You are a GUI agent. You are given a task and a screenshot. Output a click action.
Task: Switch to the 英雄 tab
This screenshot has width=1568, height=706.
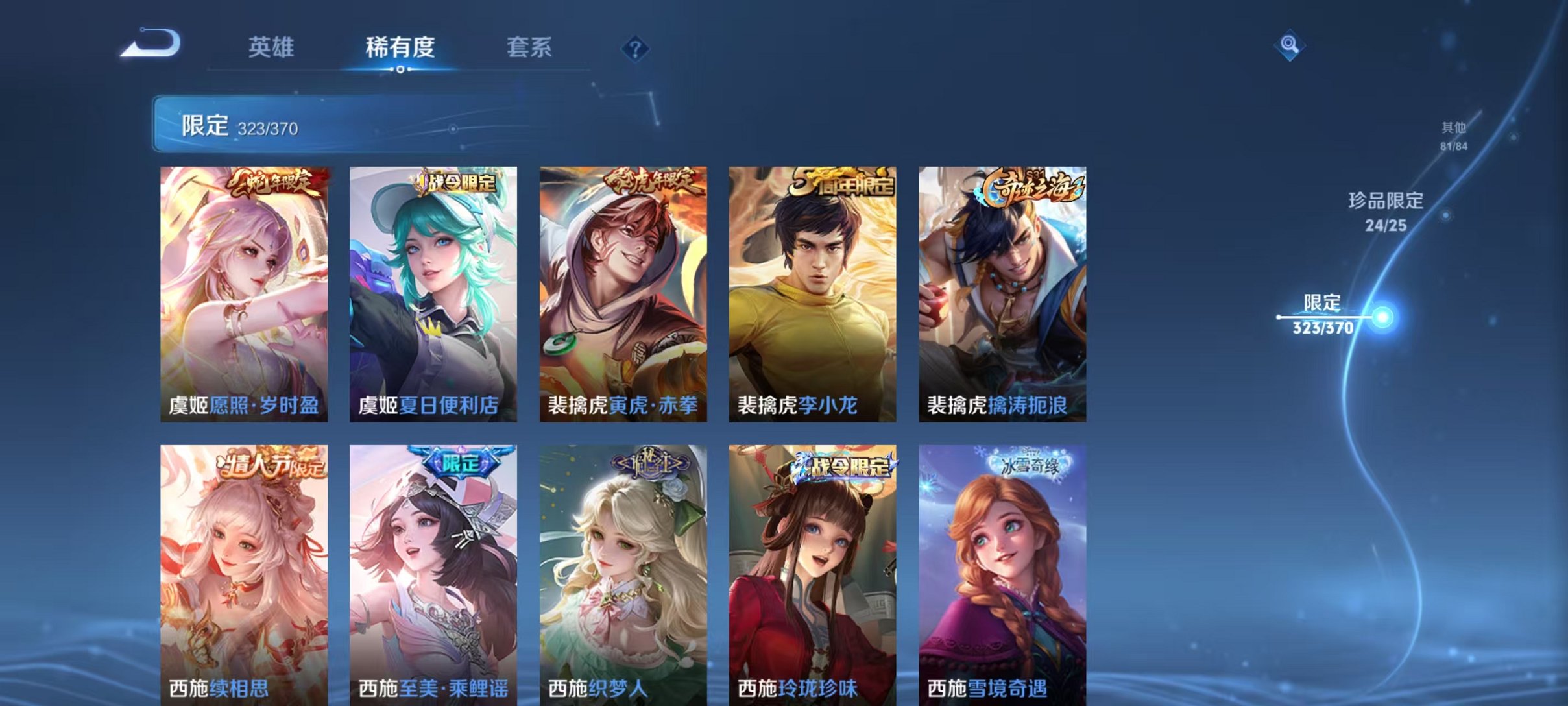pos(272,47)
